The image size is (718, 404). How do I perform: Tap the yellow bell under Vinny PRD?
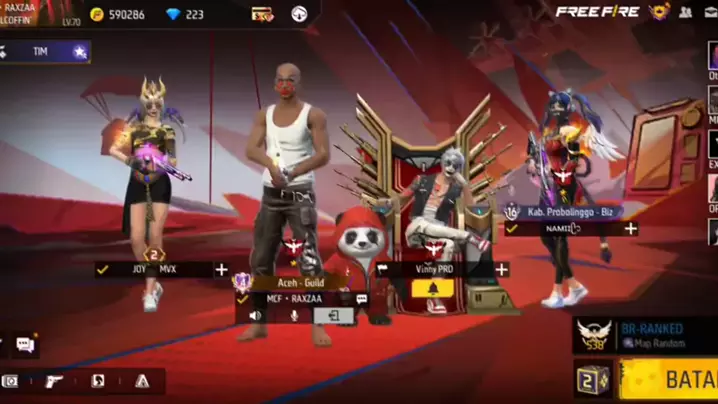433,289
